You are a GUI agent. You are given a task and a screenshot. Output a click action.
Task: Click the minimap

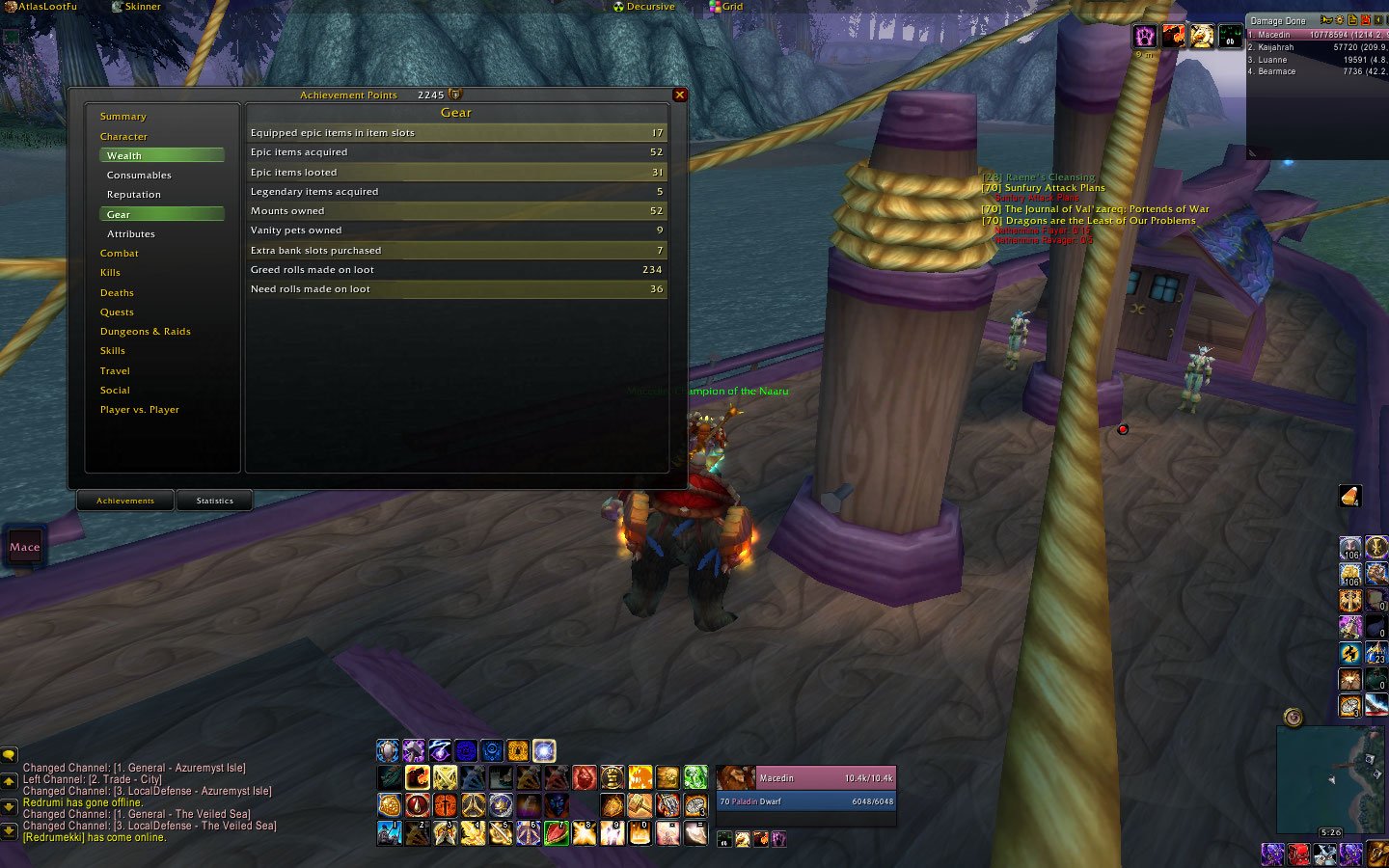1330,779
